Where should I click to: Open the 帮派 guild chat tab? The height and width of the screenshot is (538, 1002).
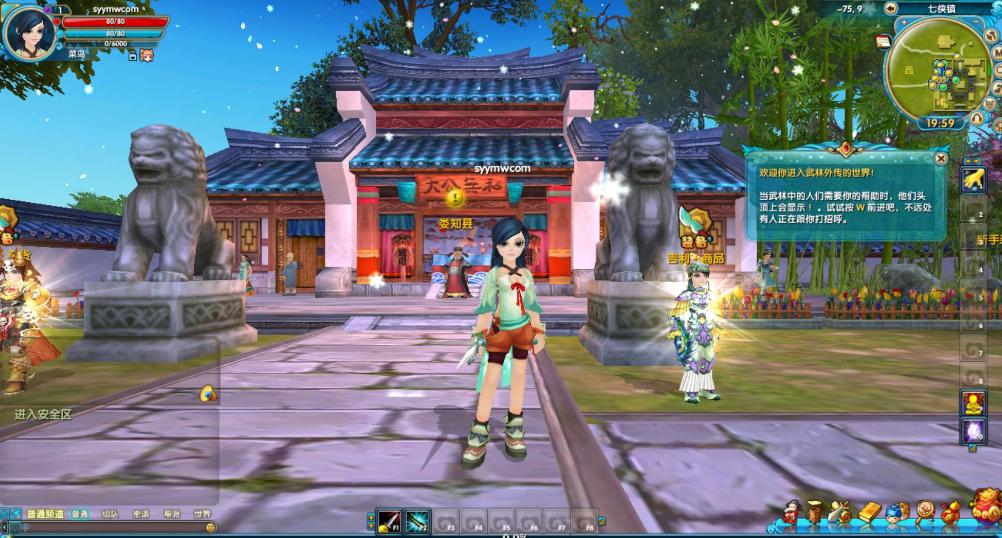pos(172,514)
